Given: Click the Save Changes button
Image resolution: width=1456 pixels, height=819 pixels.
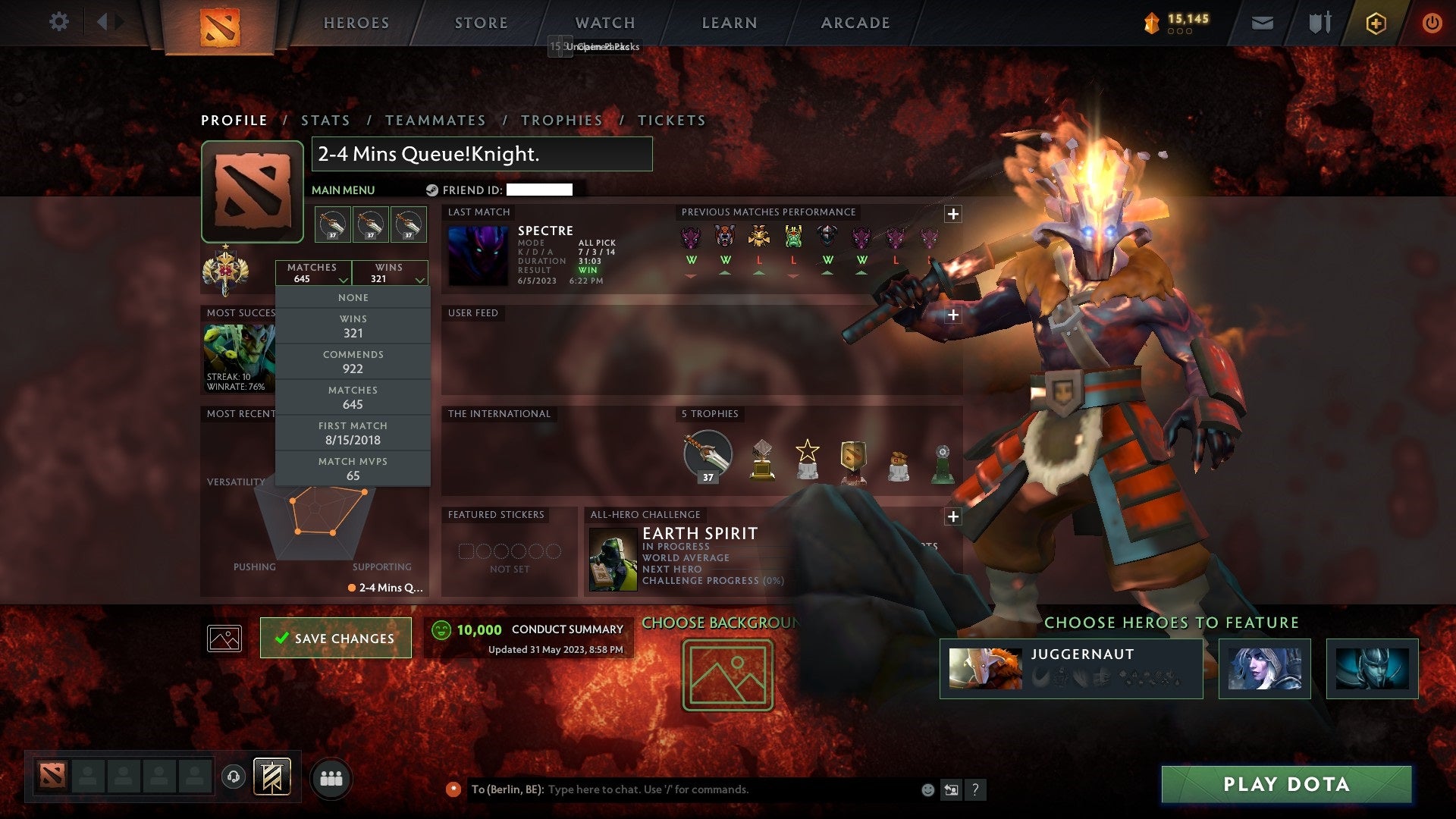Looking at the screenshot, I should coord(335,638).
